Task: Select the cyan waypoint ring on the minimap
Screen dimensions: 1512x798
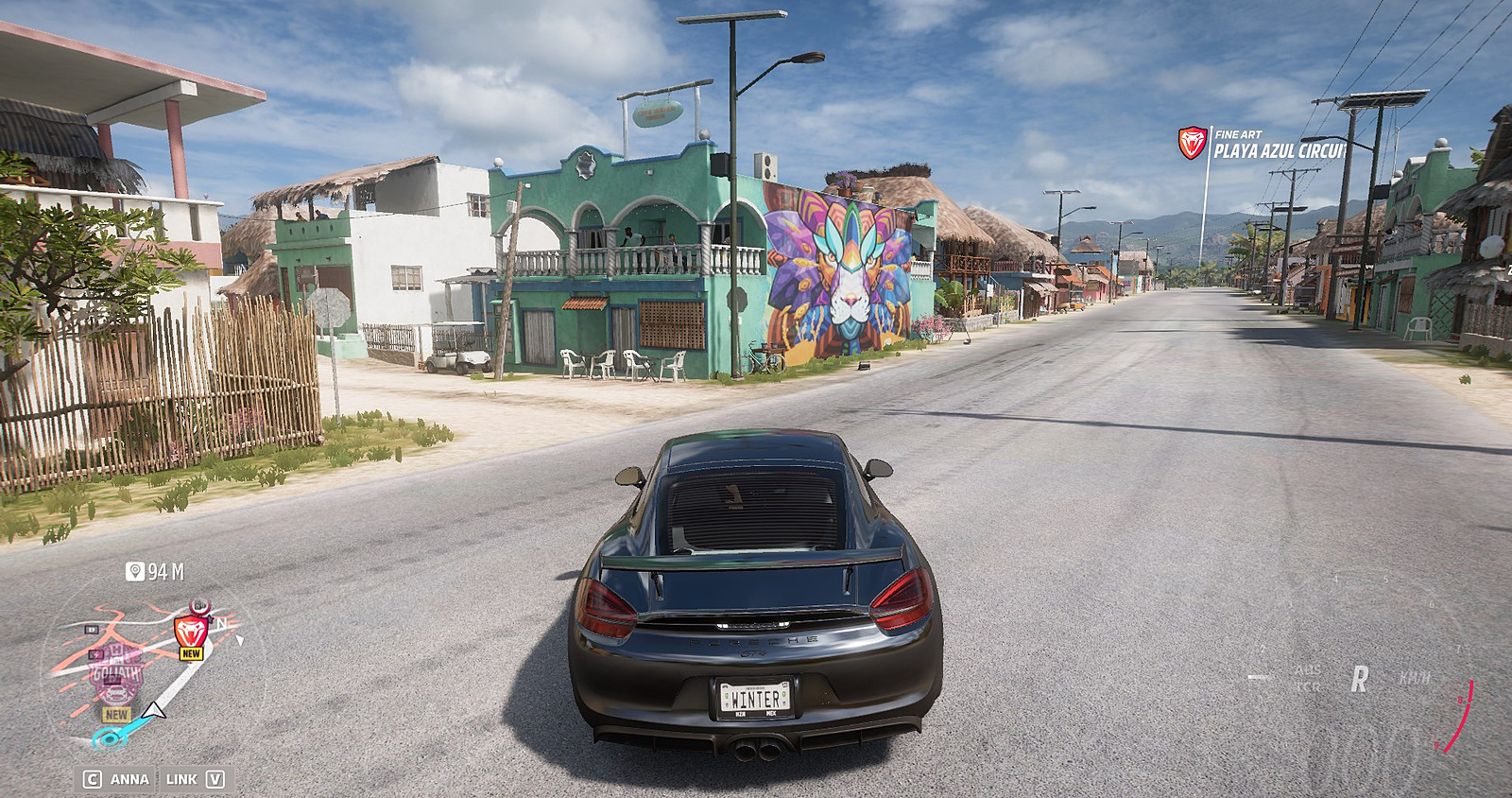Action: [108, 738]
